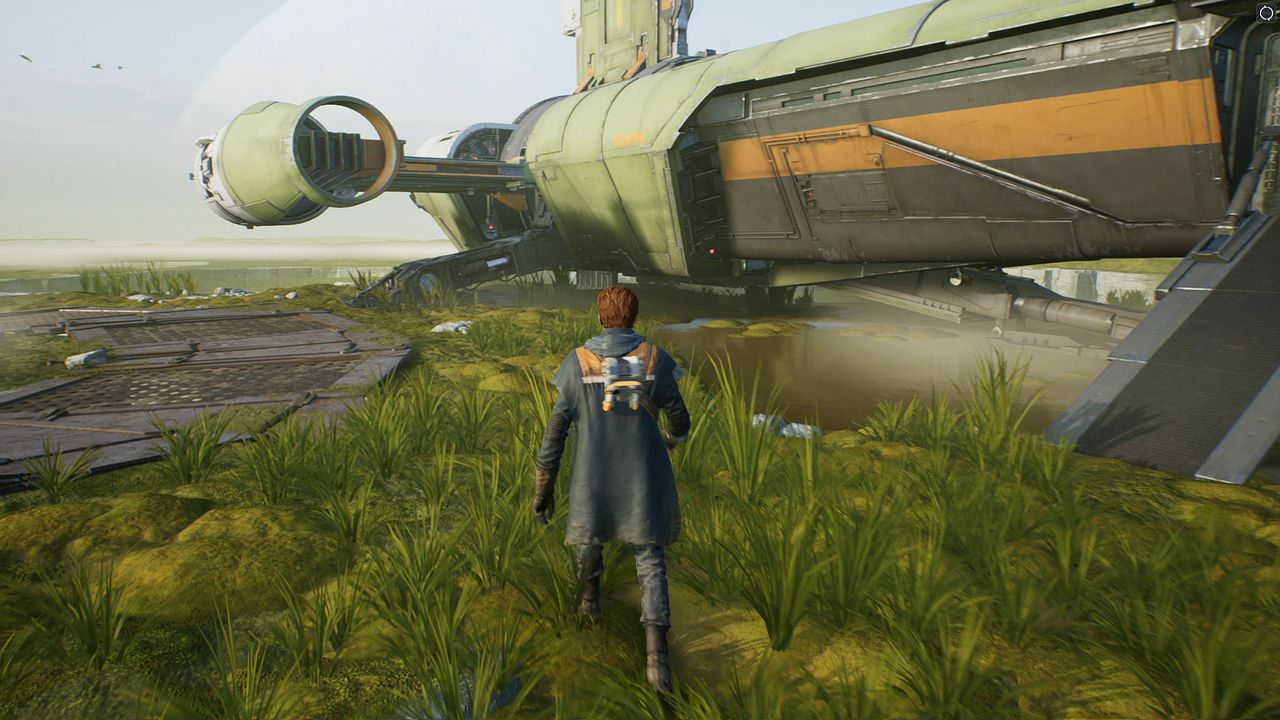Click the circular arrows icon in the corner

1266,13
